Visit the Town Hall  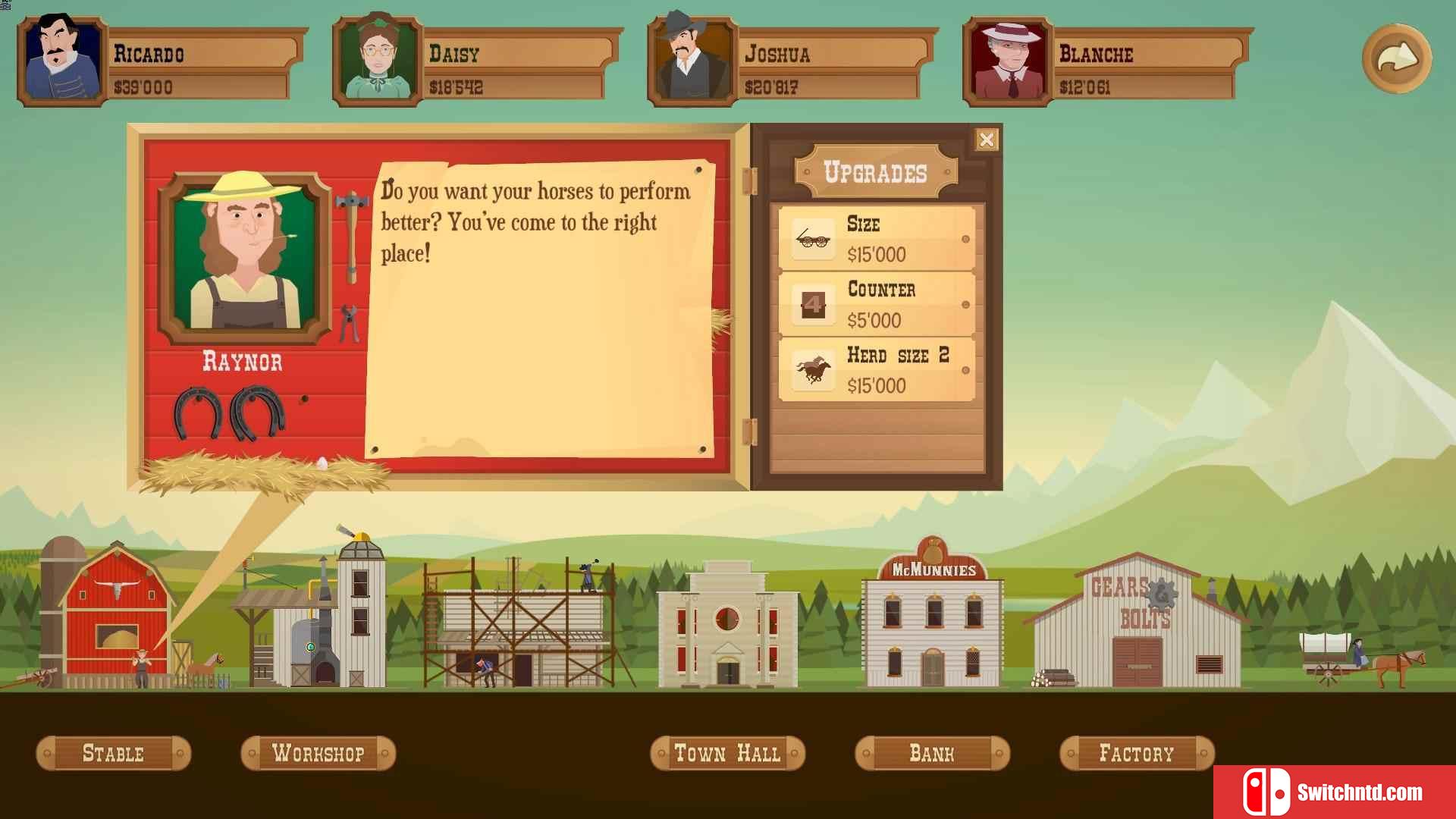click(727, 753)
